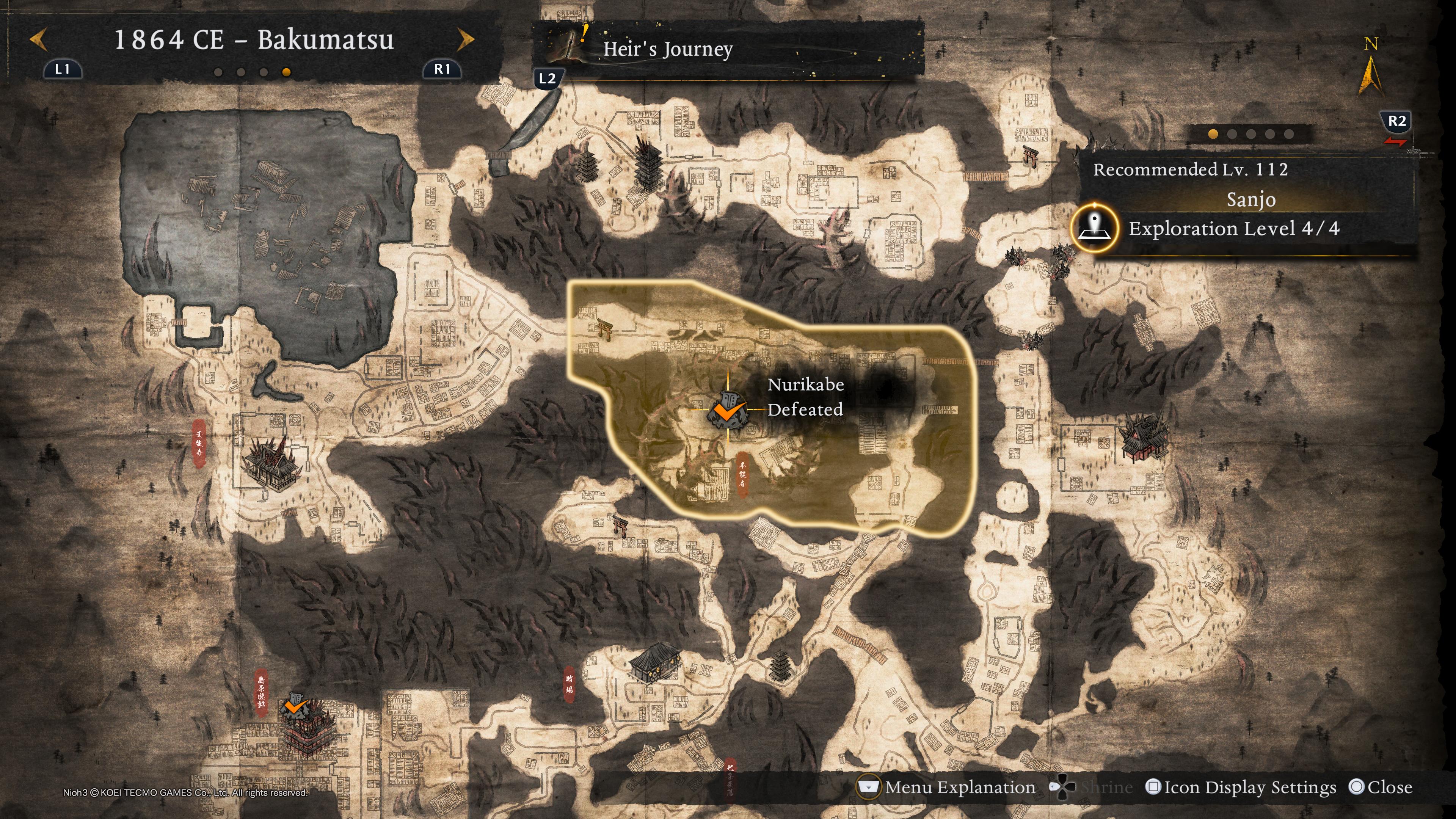Close the map screen
The width and height of the screenshot is (1456, 819).
pyautogui.click(x=1380, y=788)
